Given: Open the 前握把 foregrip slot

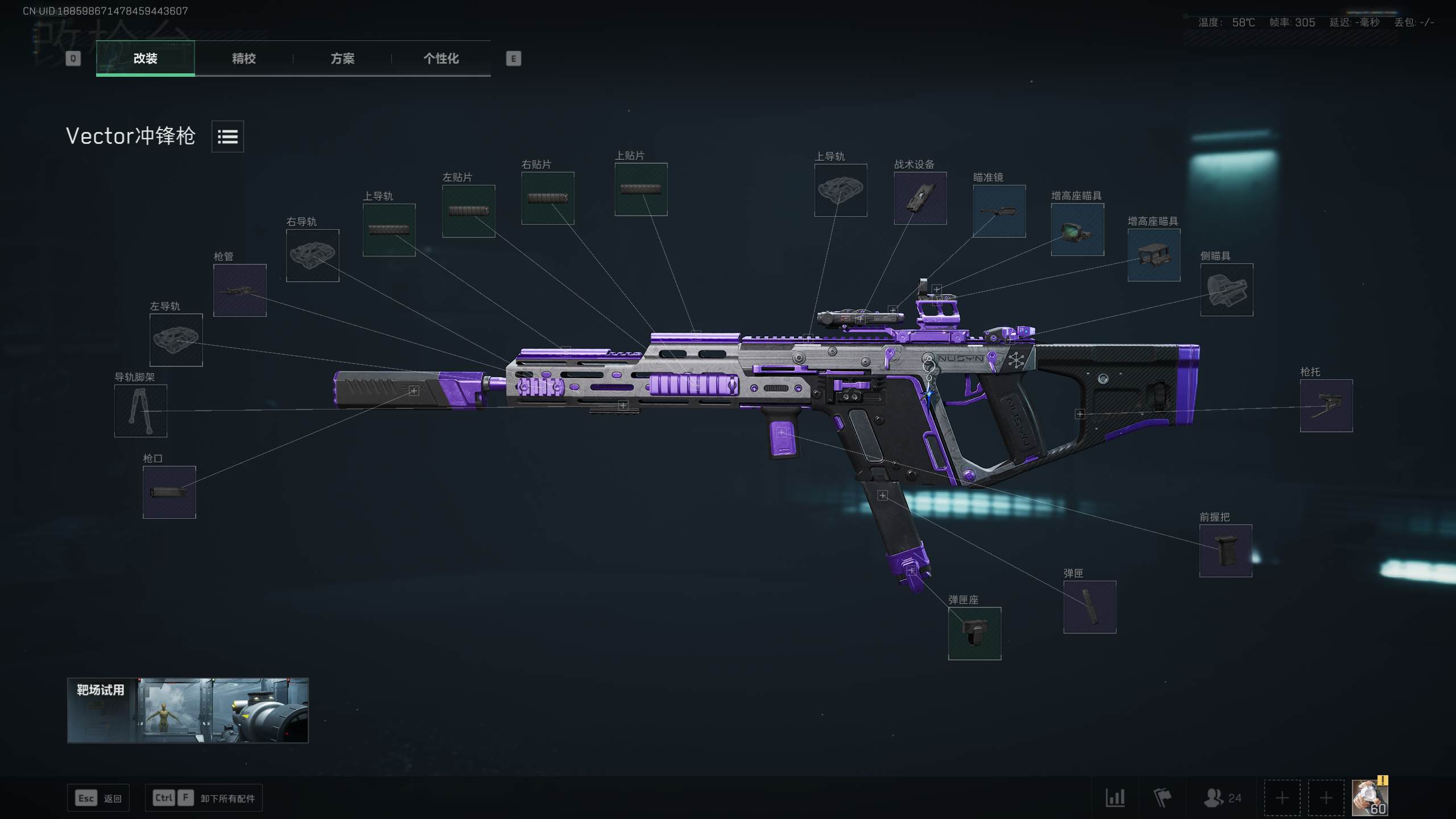Looking at the screenshot, I should pyautogui.click(x=1226, y=551).
